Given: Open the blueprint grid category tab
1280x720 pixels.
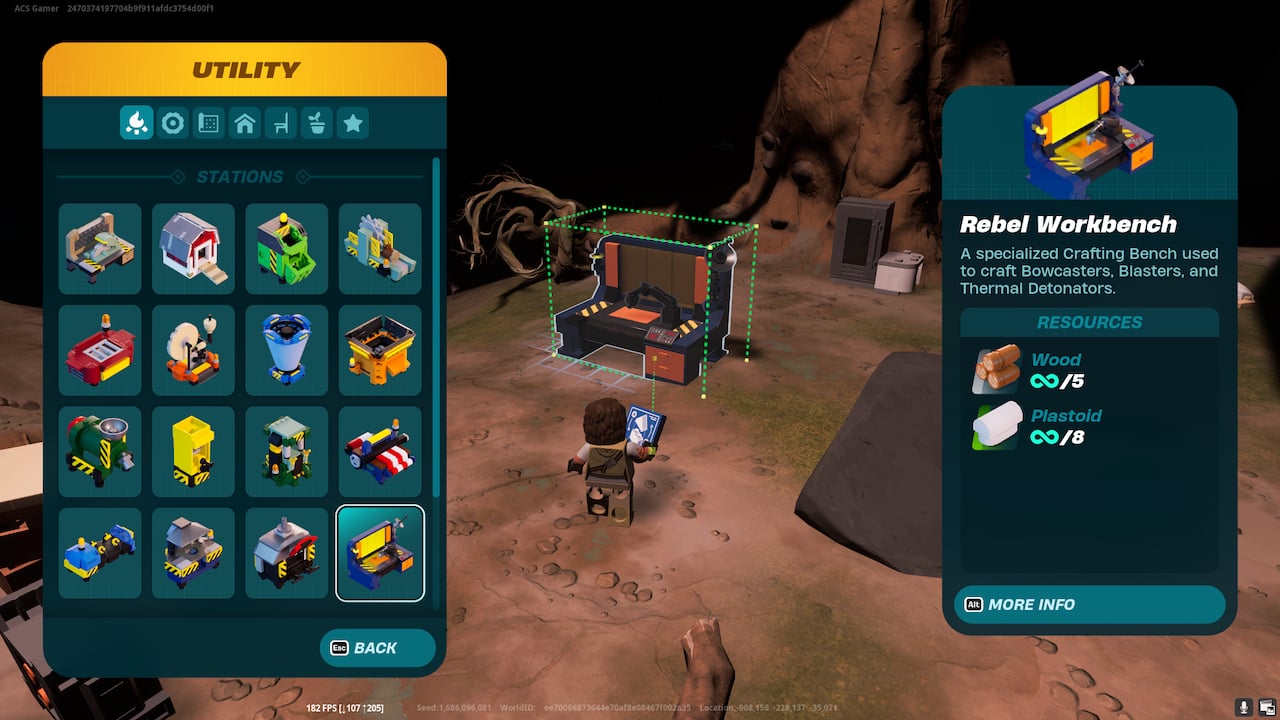Looking at the screenshot, I should (209, 123).
